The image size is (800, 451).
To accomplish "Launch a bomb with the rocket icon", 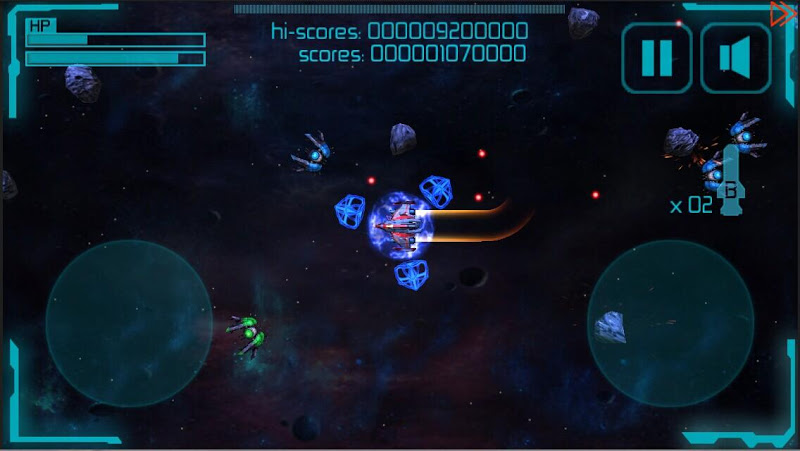I will coord(730,180).
